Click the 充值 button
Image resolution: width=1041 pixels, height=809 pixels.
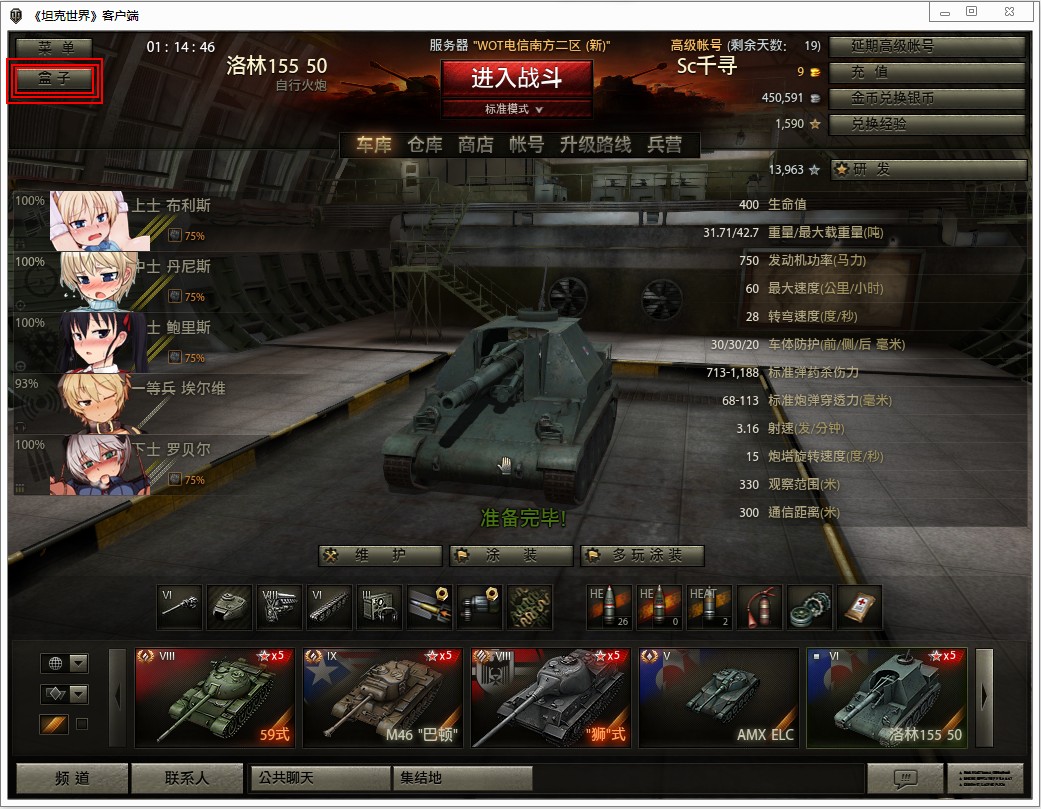point(927,73)
